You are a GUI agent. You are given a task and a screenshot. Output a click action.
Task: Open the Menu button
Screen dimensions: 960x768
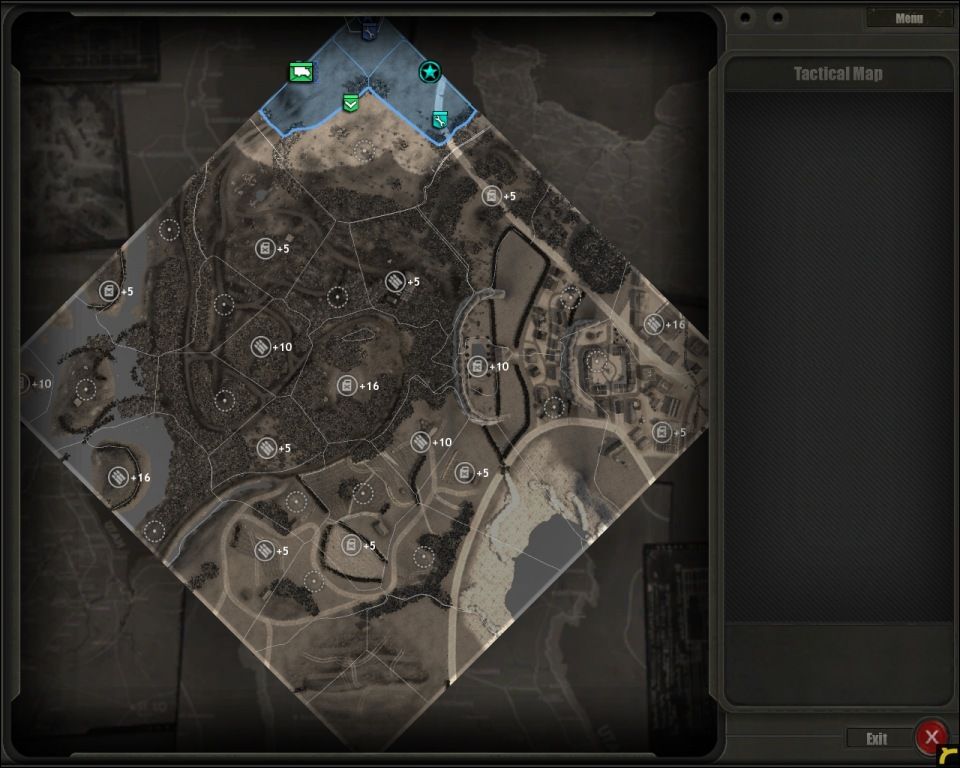909,18
